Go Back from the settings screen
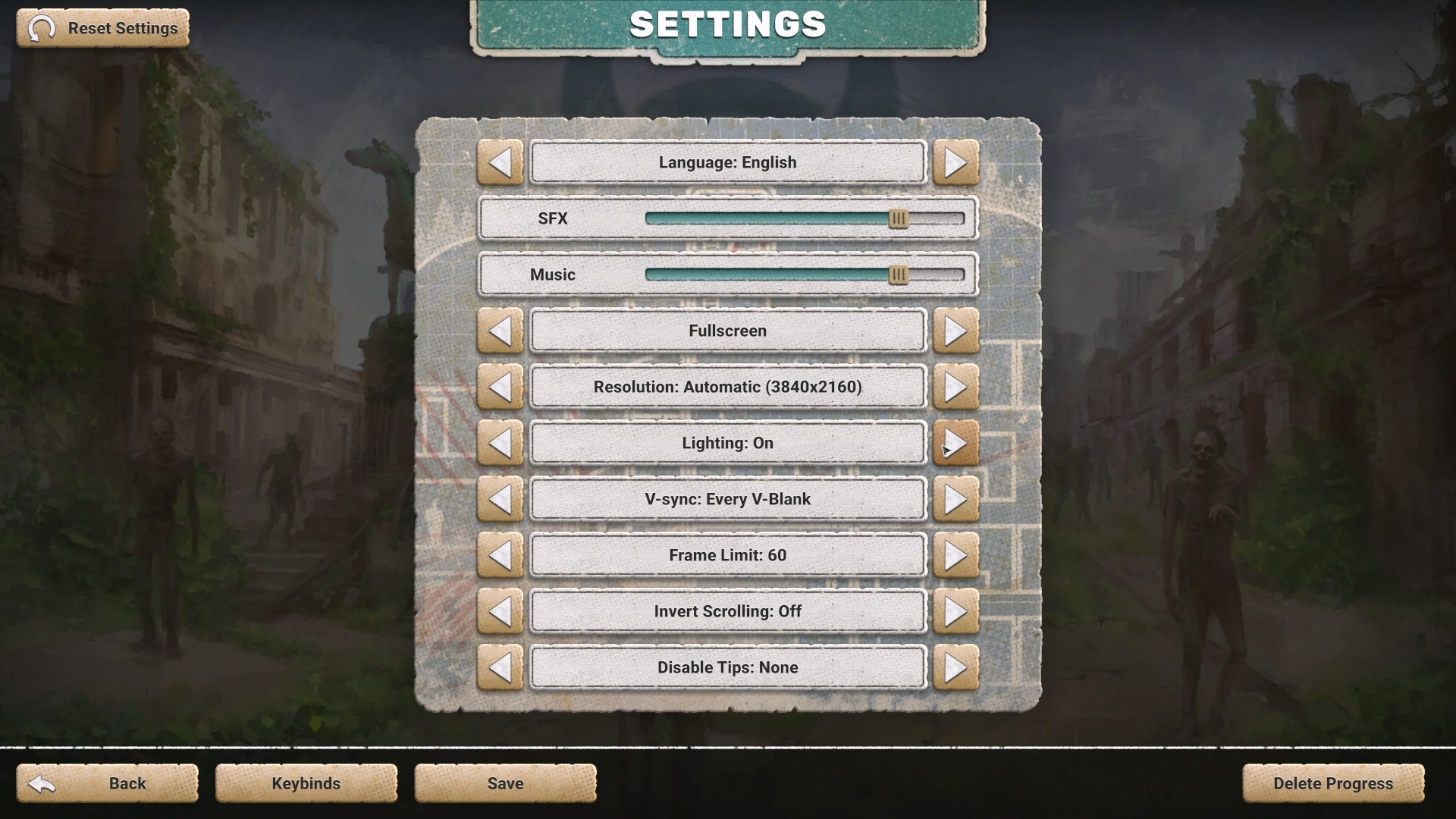 pyautogui.click(x=108, y=783)
